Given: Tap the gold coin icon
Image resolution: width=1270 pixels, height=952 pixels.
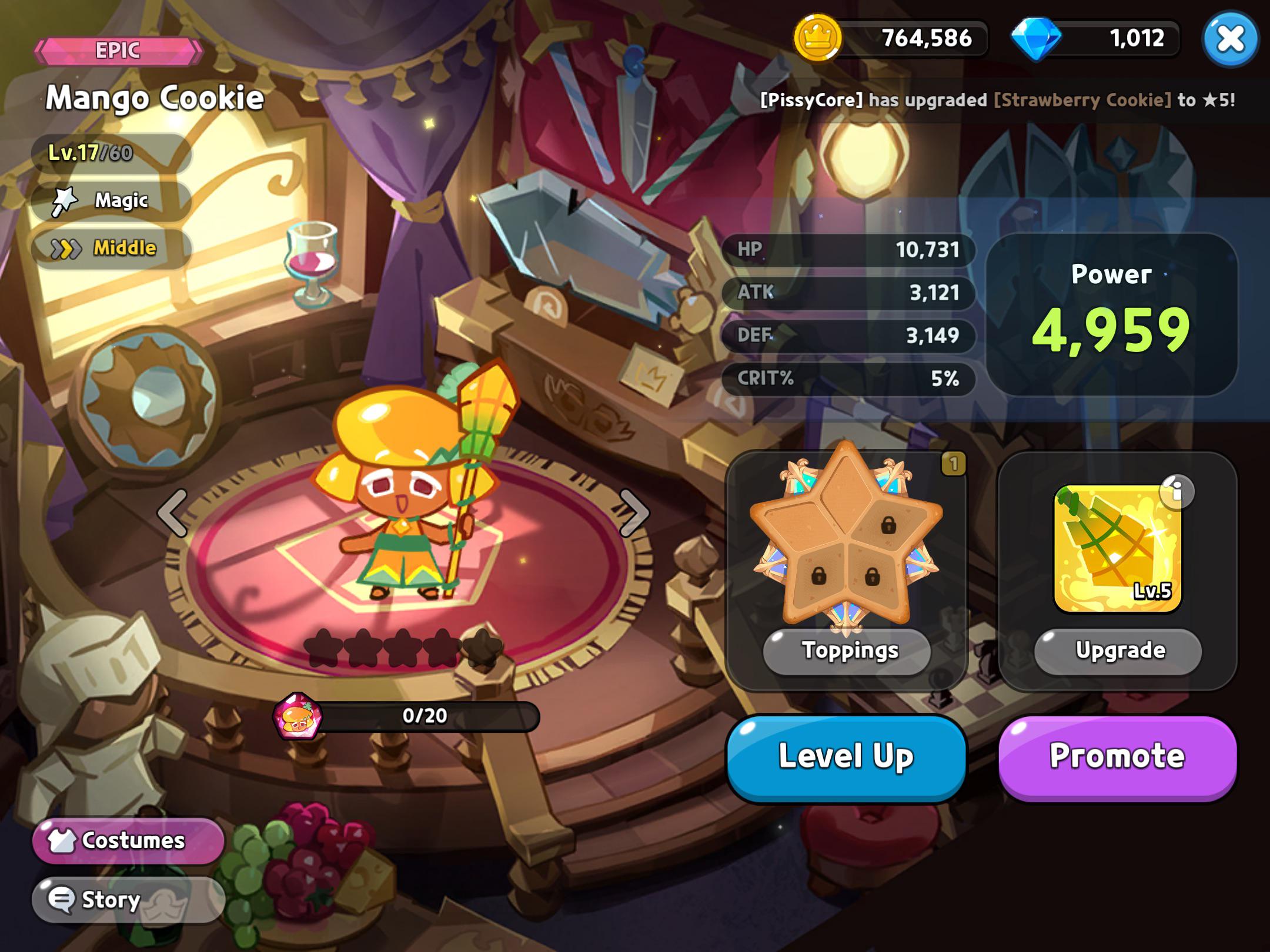Looking at the screenshot, I should pos(817,38).
